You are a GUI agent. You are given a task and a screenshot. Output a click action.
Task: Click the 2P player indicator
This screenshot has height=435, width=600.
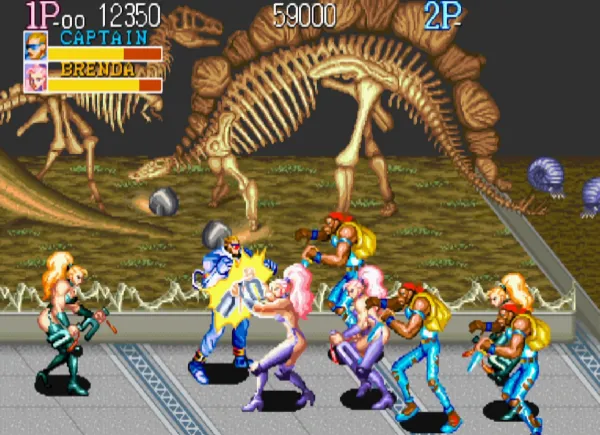tap(443, 15)
